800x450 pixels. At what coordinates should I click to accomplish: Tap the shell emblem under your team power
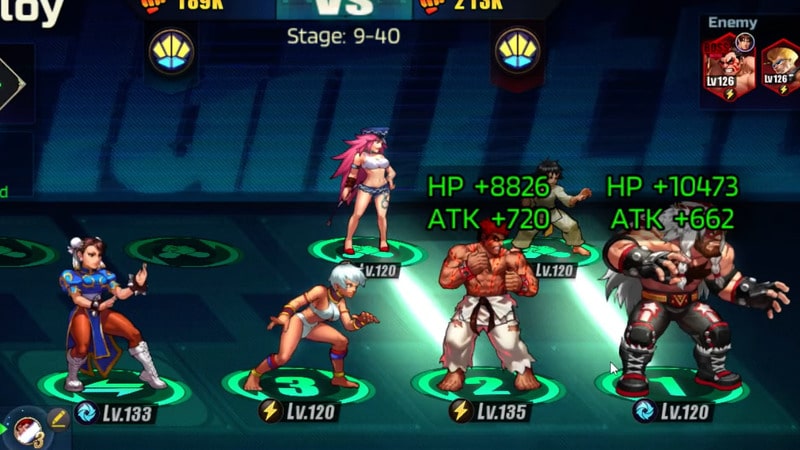(x=171, y=50)
